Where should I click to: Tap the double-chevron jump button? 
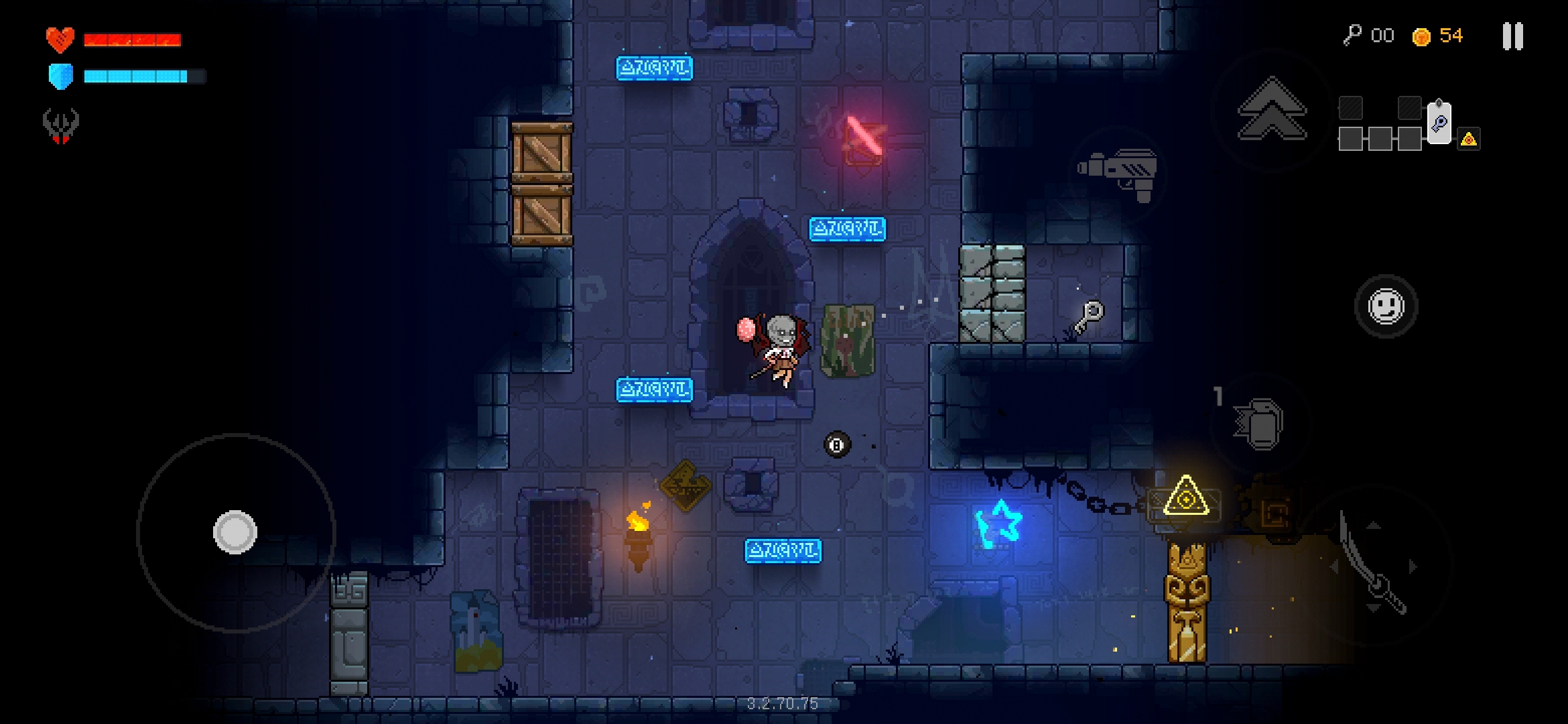click(1271, 110)
